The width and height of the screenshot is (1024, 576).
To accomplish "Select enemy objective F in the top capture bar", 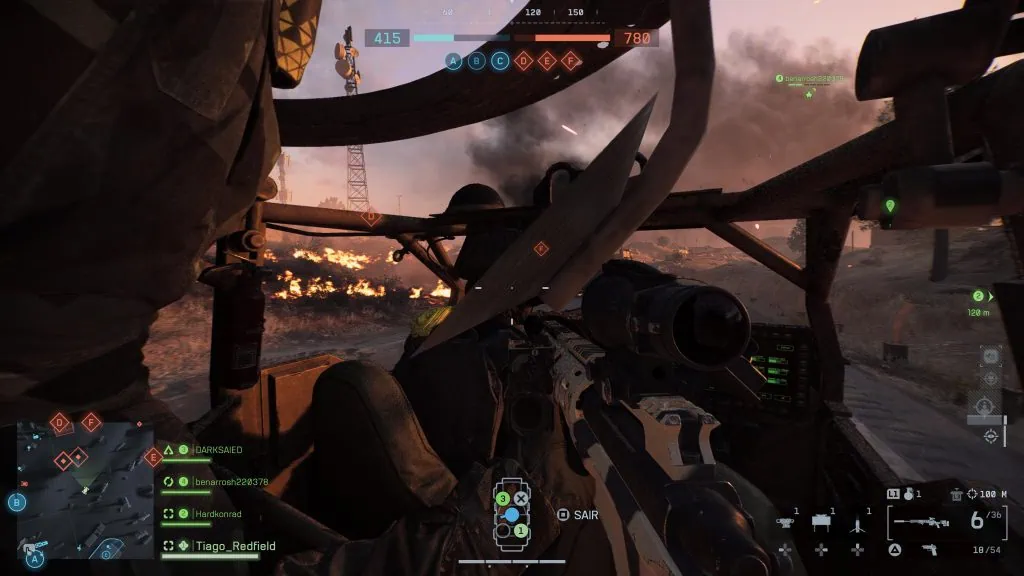I will (x=571, y=61).
